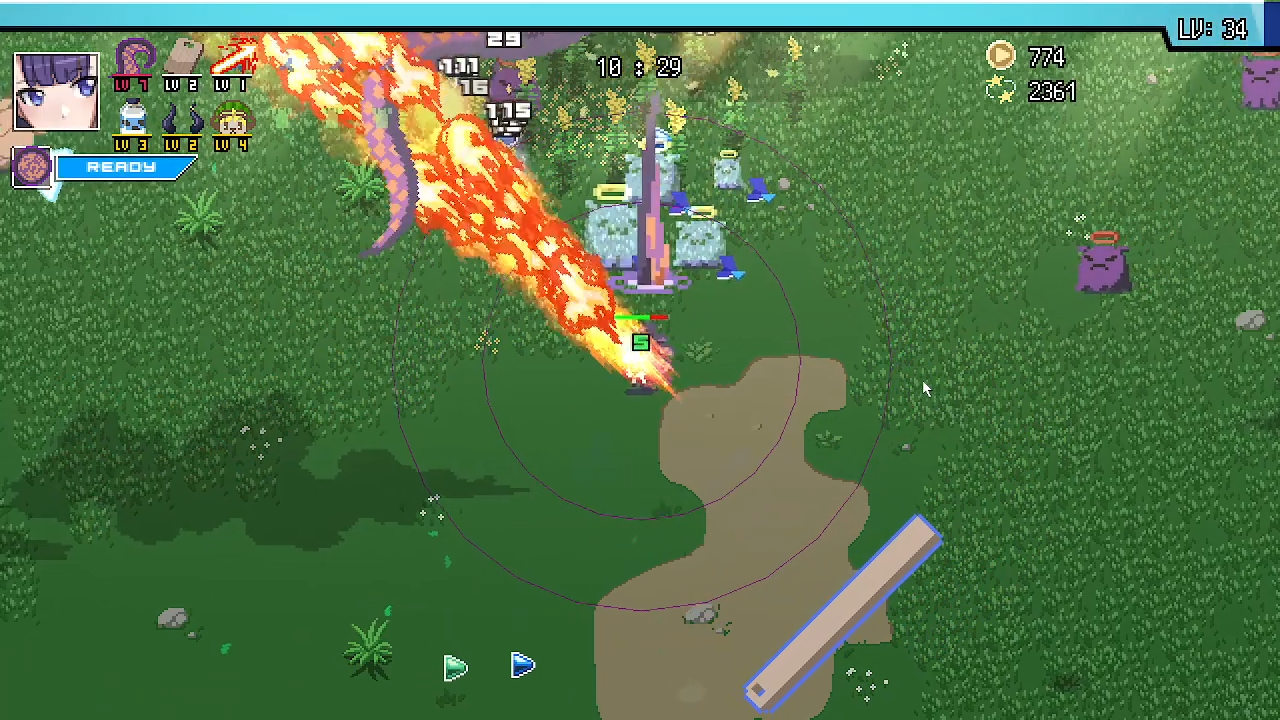The image size is (1280, 720).
Task: Click the blue arrow indicator at bottom
Action: point(523,666)
